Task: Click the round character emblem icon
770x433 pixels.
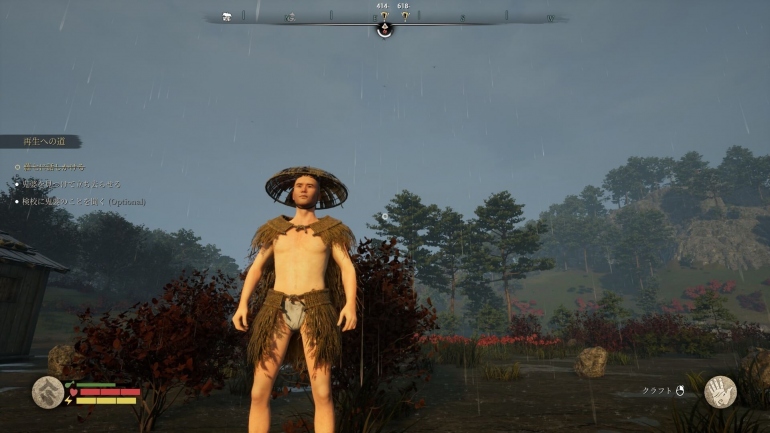Action: tap(47, 392)
